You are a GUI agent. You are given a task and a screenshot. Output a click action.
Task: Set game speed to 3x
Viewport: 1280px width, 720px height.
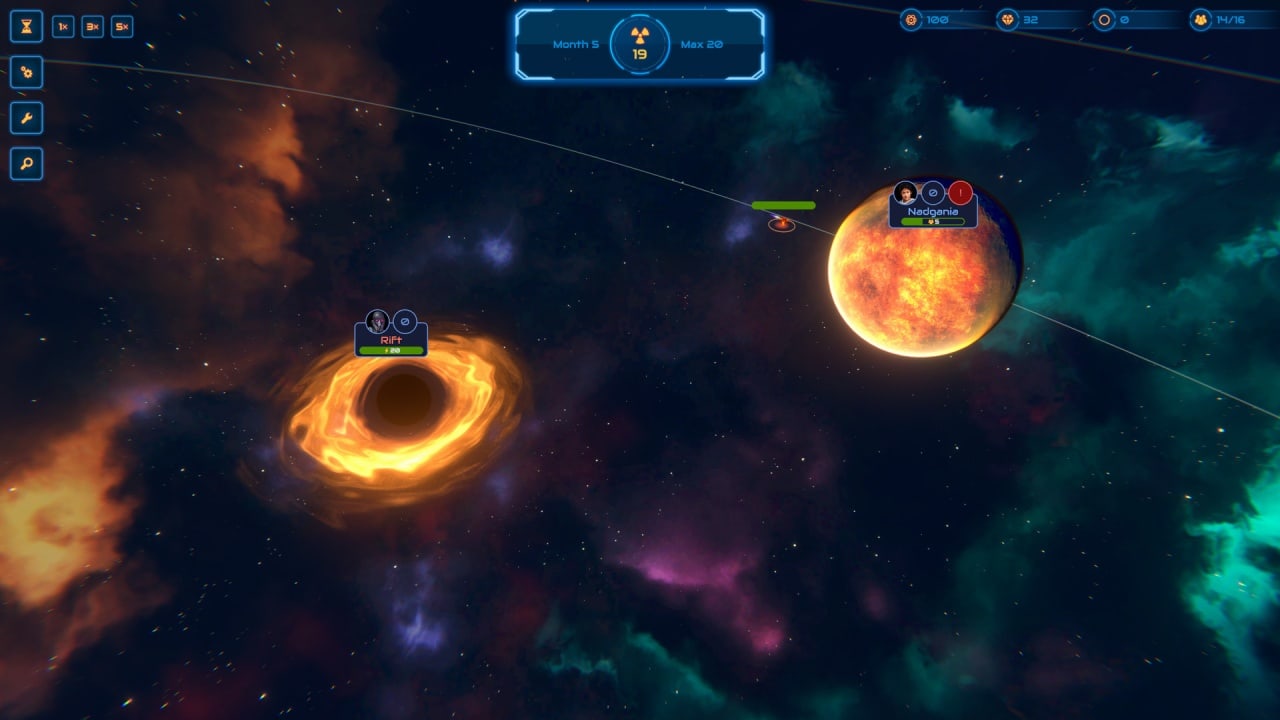[92, 27]
